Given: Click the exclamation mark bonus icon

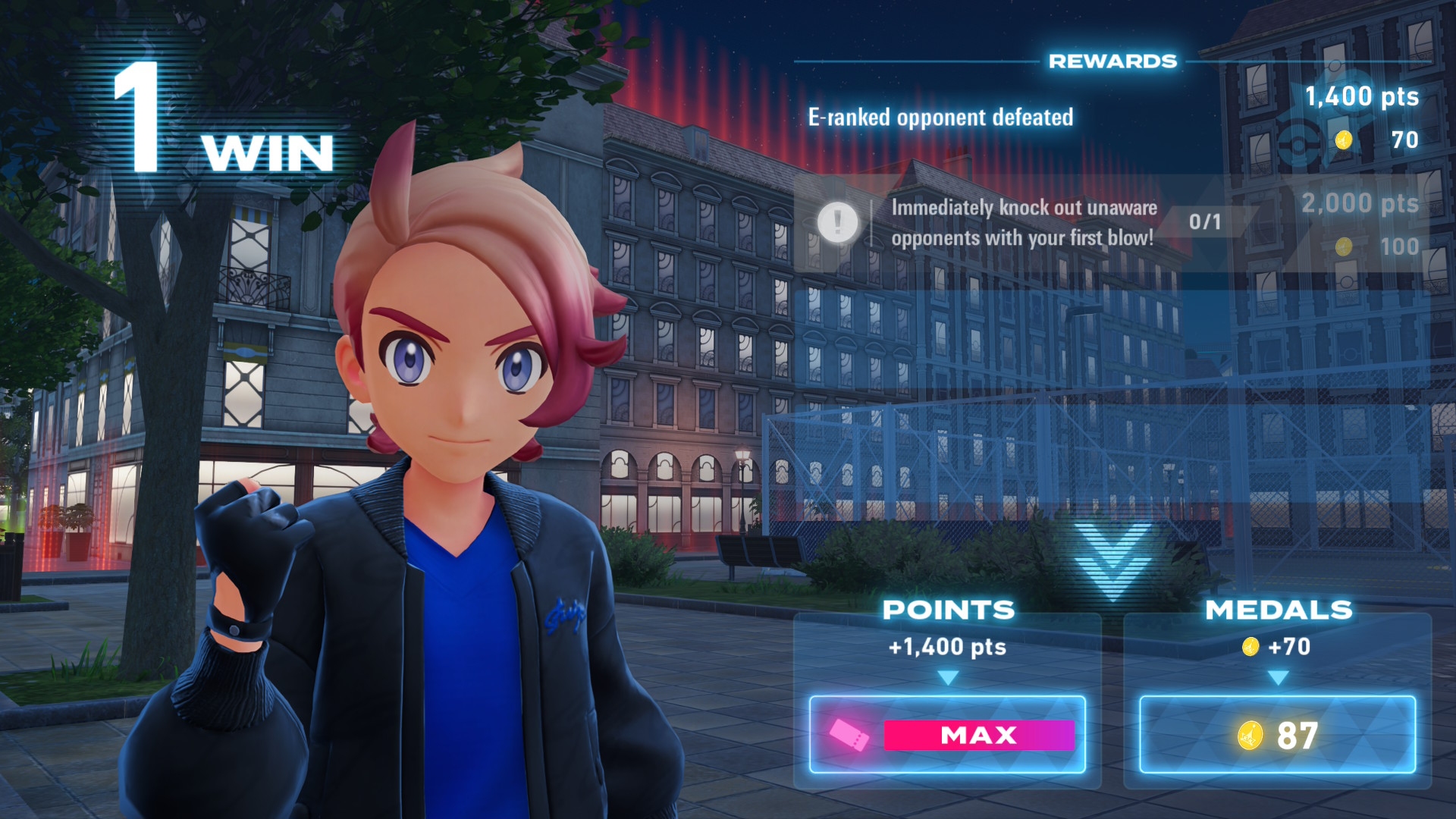Looking at the screenshot, I should tap(837, 222).
